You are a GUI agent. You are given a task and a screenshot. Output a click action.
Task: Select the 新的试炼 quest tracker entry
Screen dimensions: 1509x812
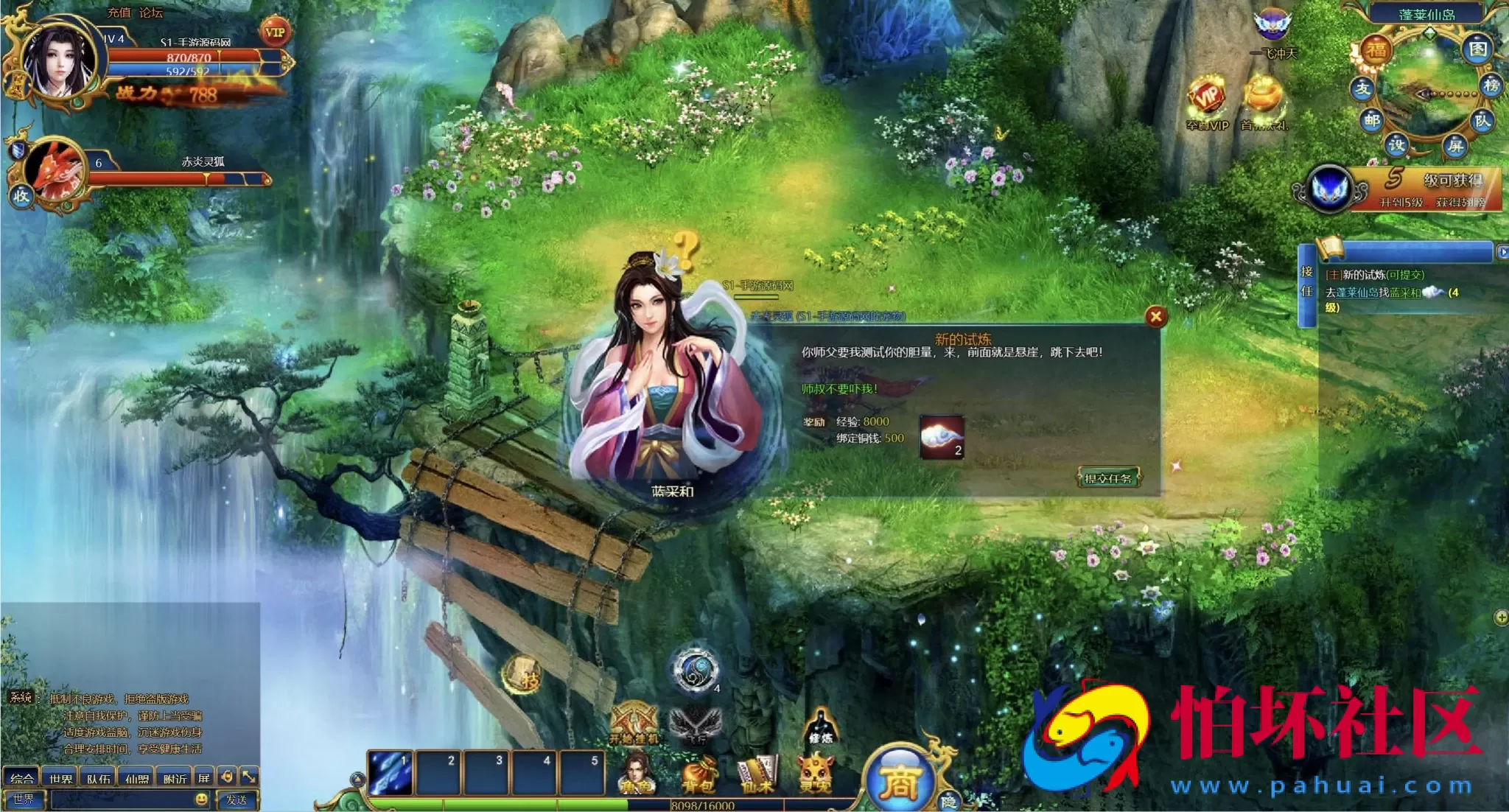(1374, 275)
